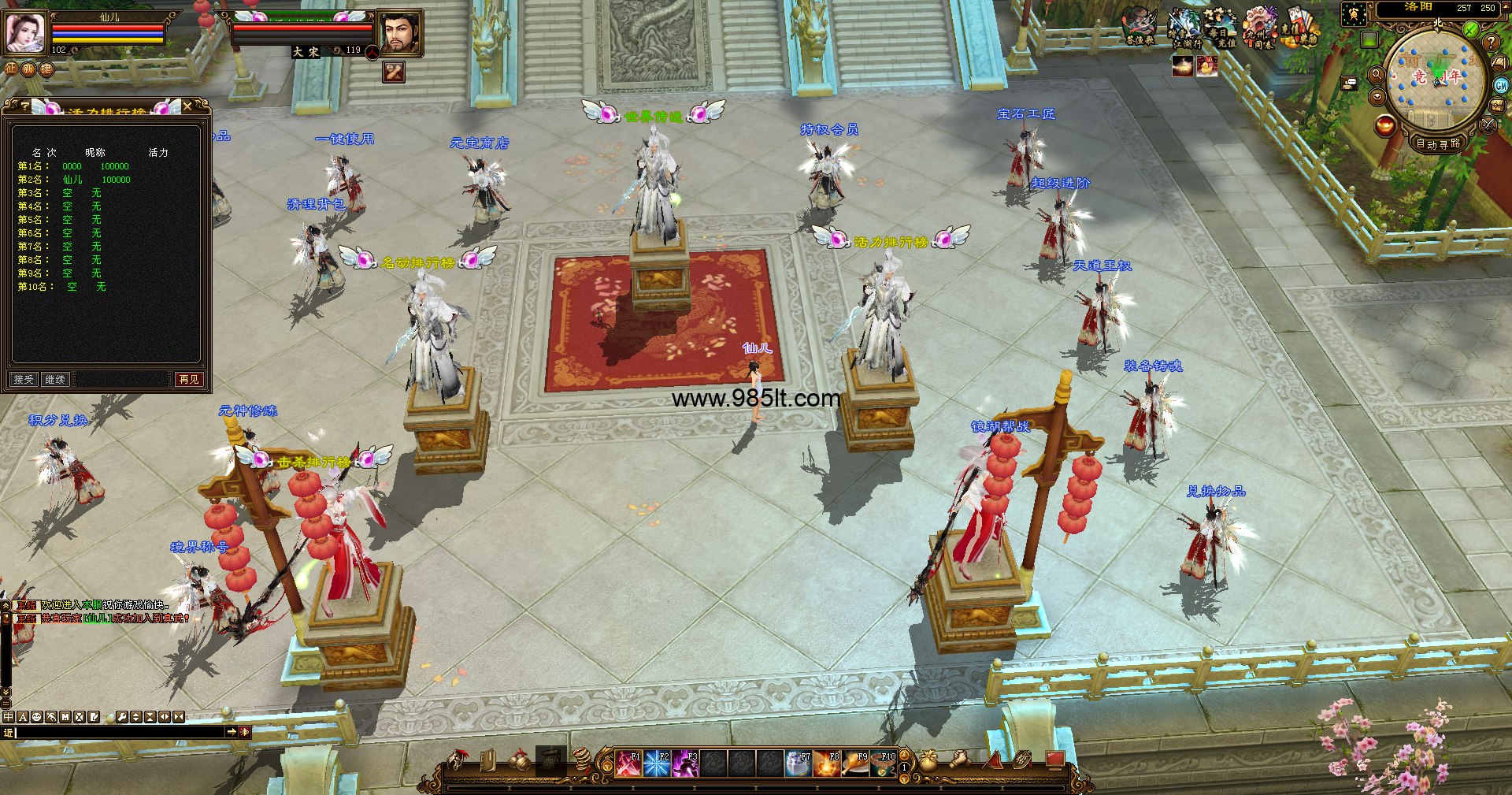This screenshot has width=1512, height=795.
Task: Click the magnifying glass button by the minimap
Action: tap(1377, 75)
